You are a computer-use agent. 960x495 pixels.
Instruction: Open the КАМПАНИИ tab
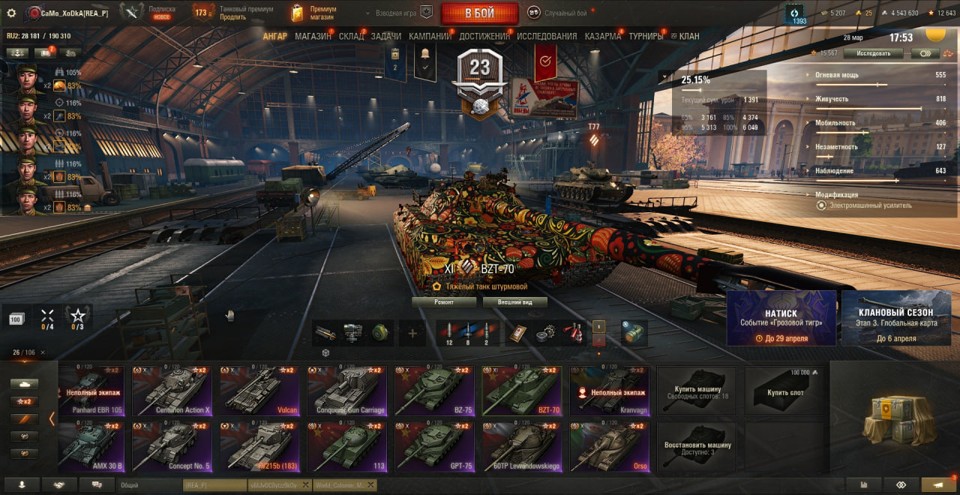430,36
